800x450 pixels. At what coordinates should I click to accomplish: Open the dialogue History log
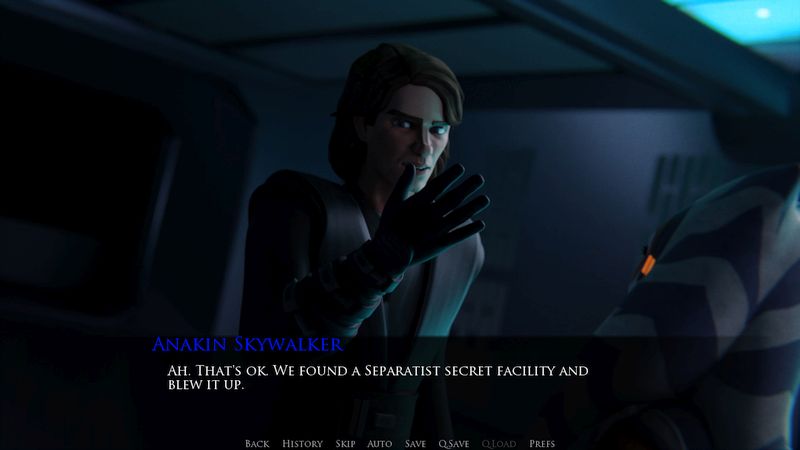coord(302,443)
